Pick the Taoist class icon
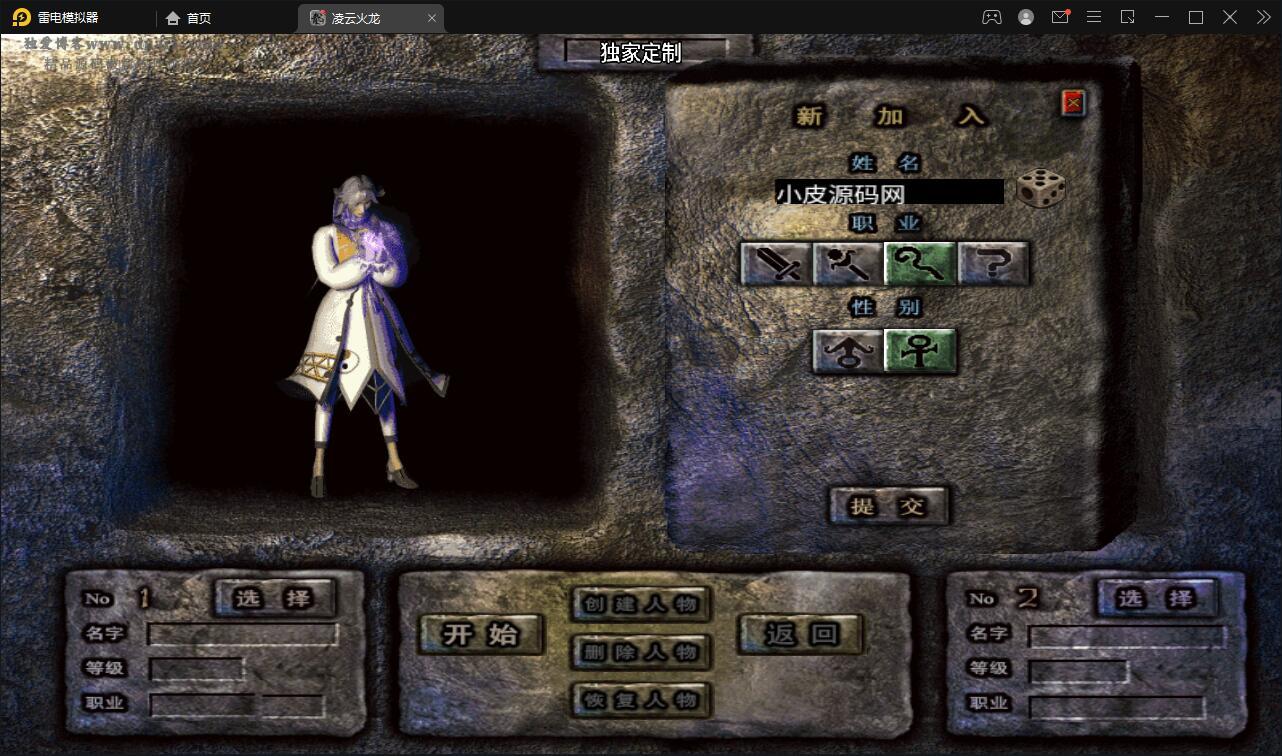This screenshot has height=756, width=1282. click(920, 263)
